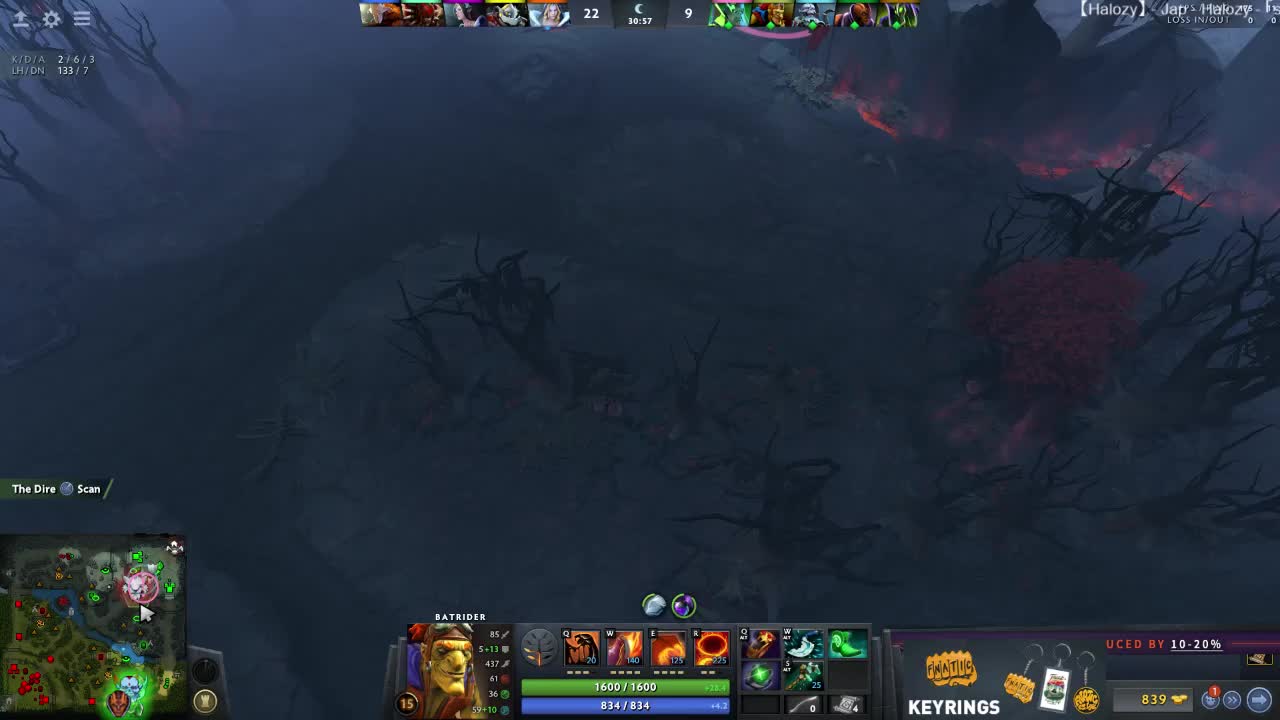
Task: Activate Sticky Napalm ability (Q)
Action: click(581, 648)
